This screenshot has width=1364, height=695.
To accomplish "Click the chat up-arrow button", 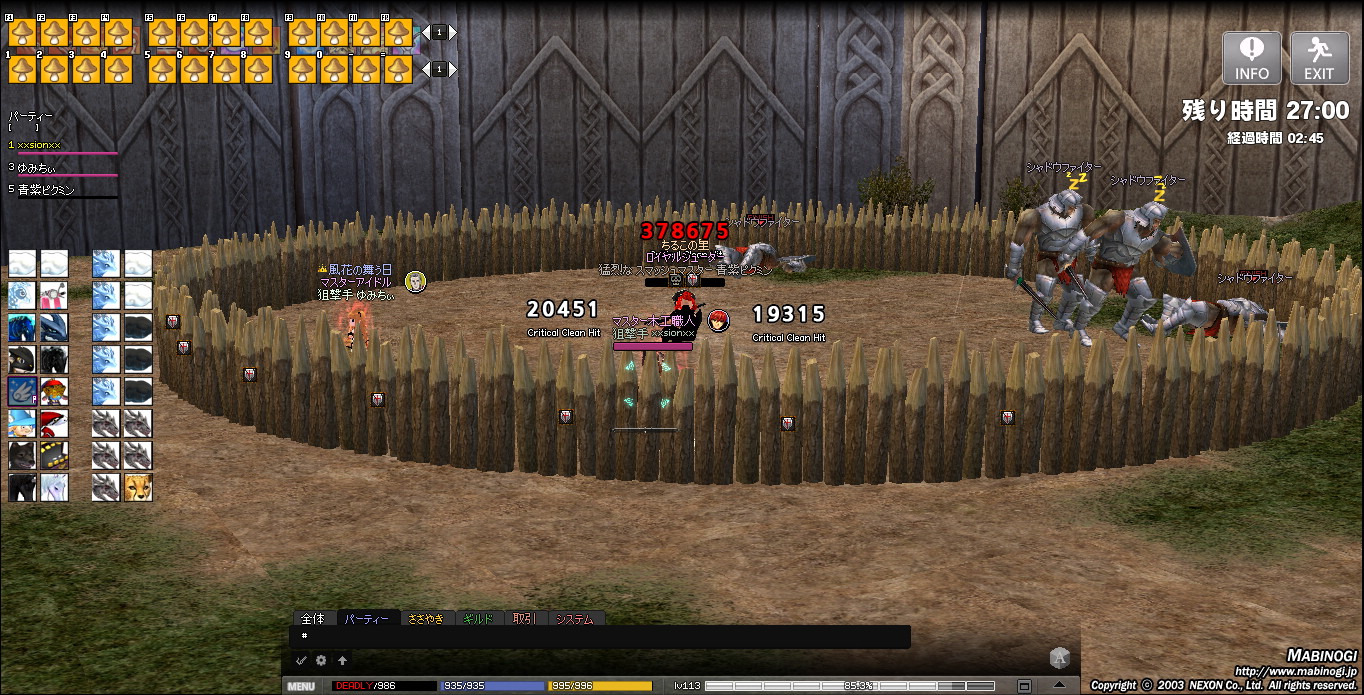I will 342,660.
